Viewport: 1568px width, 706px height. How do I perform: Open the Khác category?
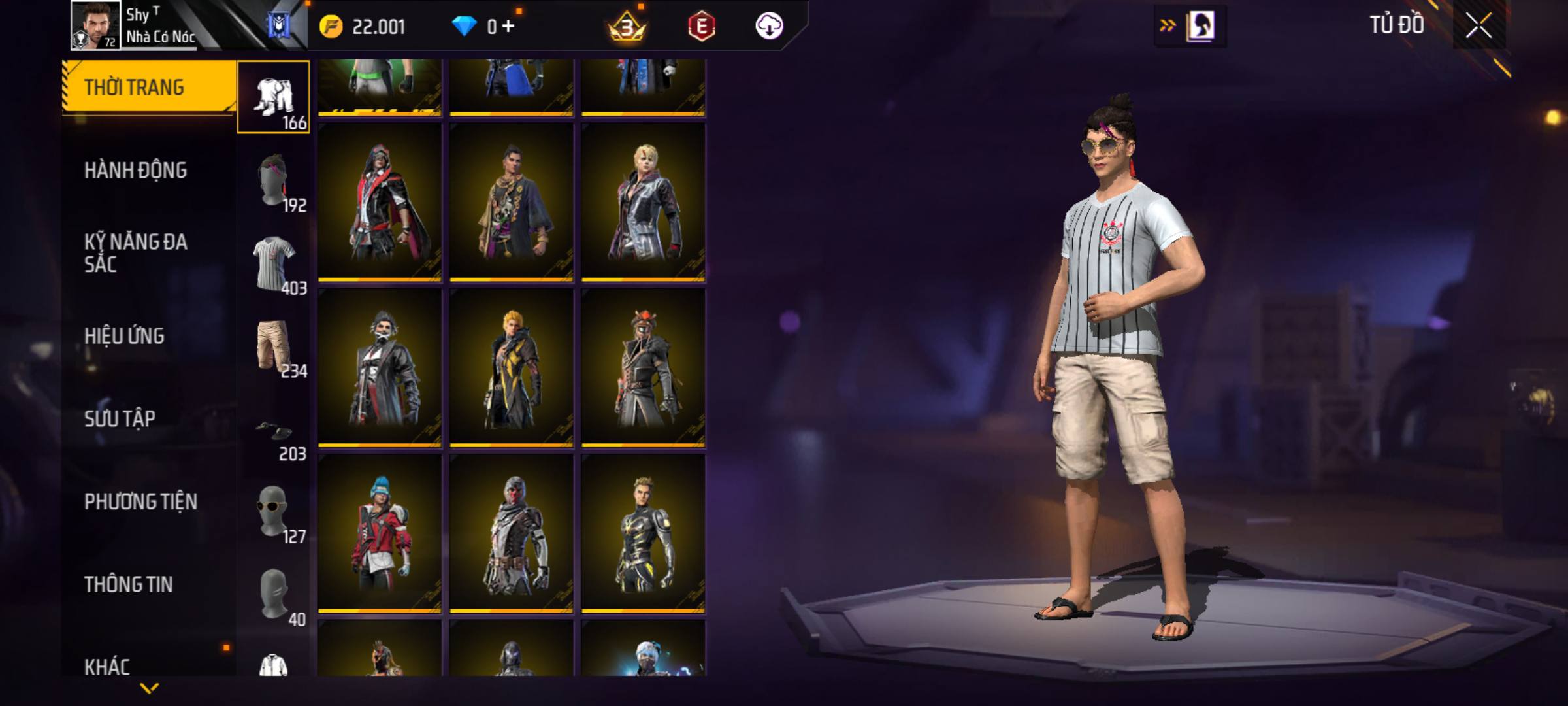[x=107, y=665]
